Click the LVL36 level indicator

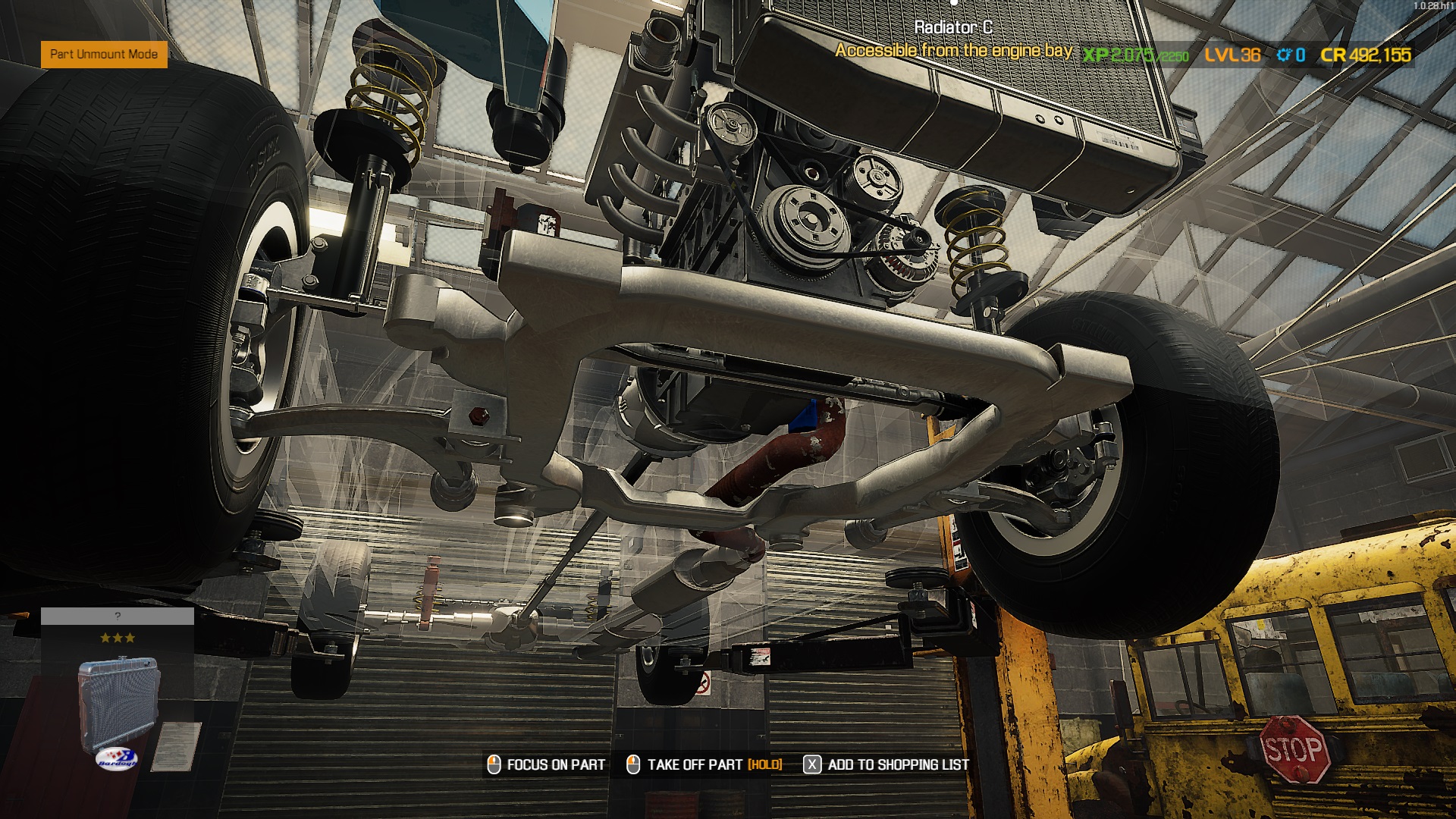click(x=1231, y=55)
